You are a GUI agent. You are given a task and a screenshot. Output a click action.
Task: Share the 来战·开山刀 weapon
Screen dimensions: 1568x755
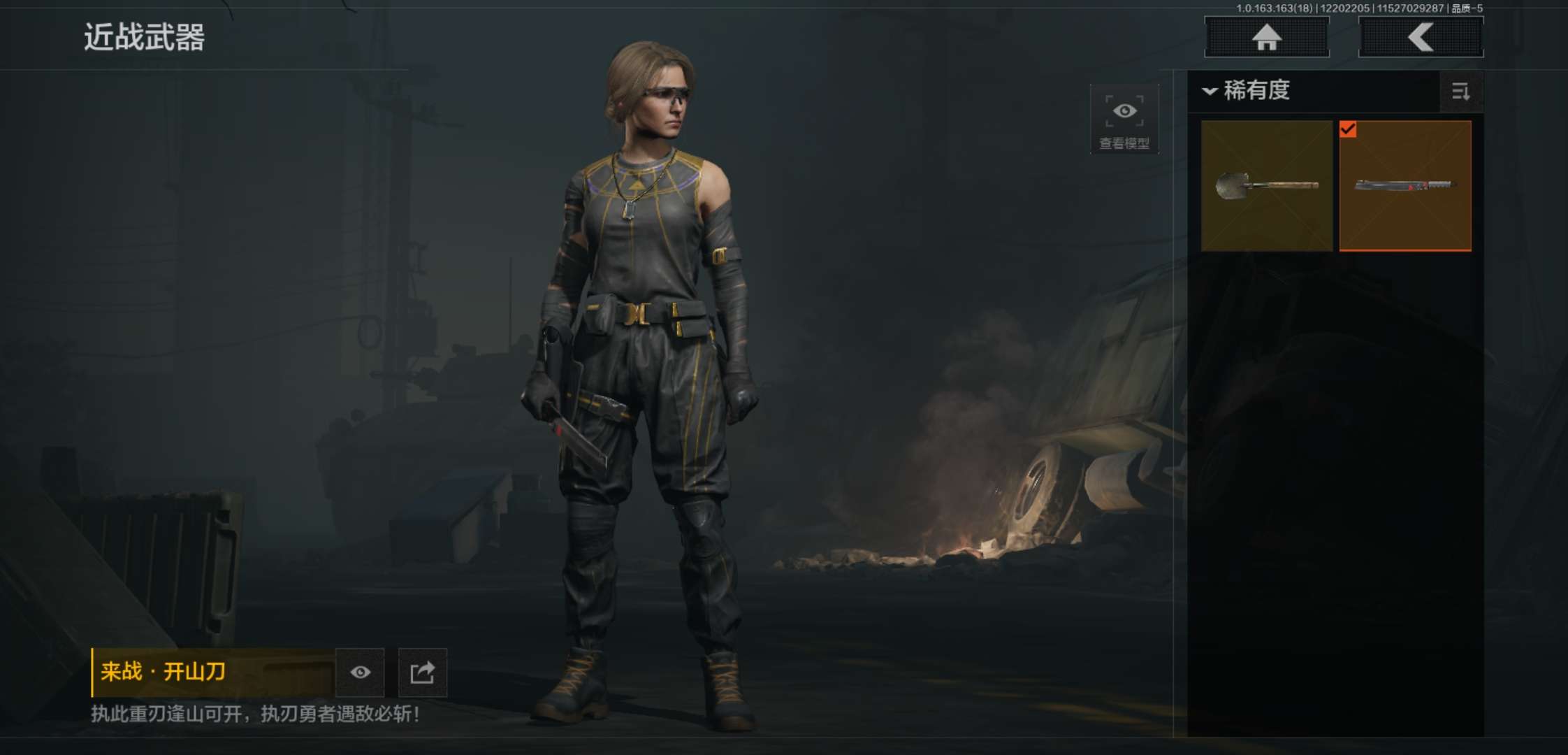click(422, 673)
